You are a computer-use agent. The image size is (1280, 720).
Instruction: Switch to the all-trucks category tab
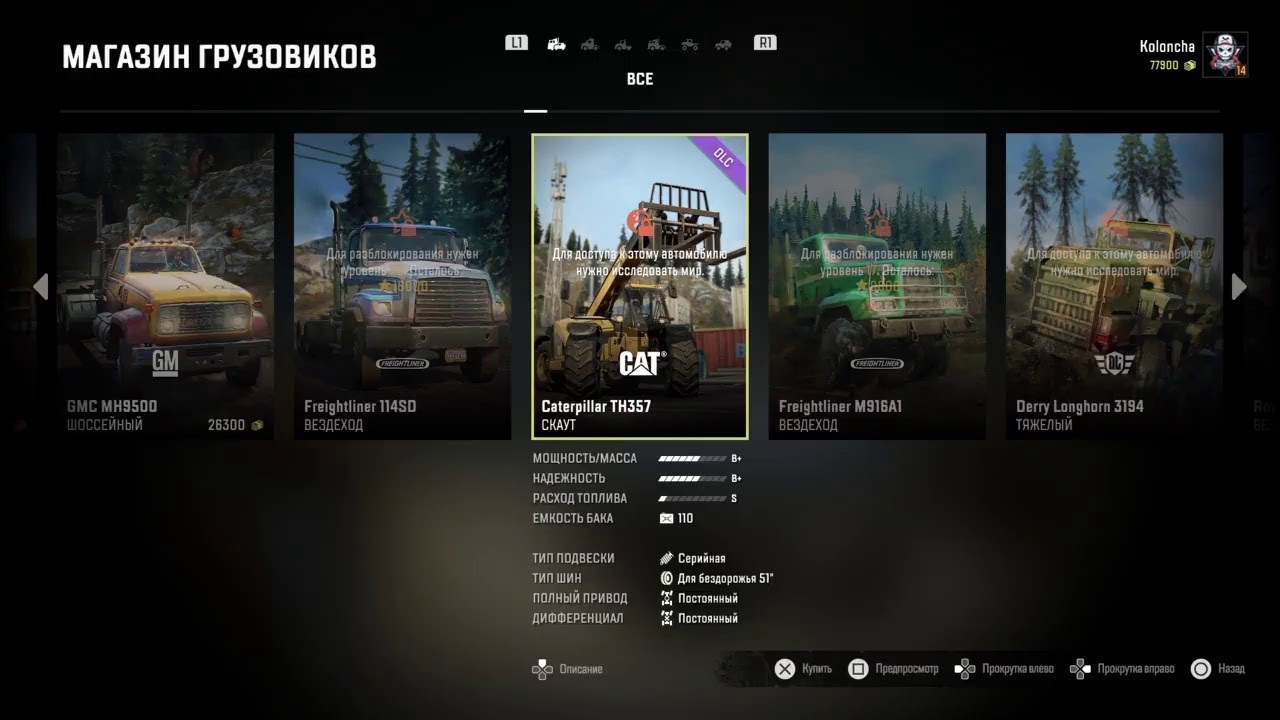pos(557,44)
